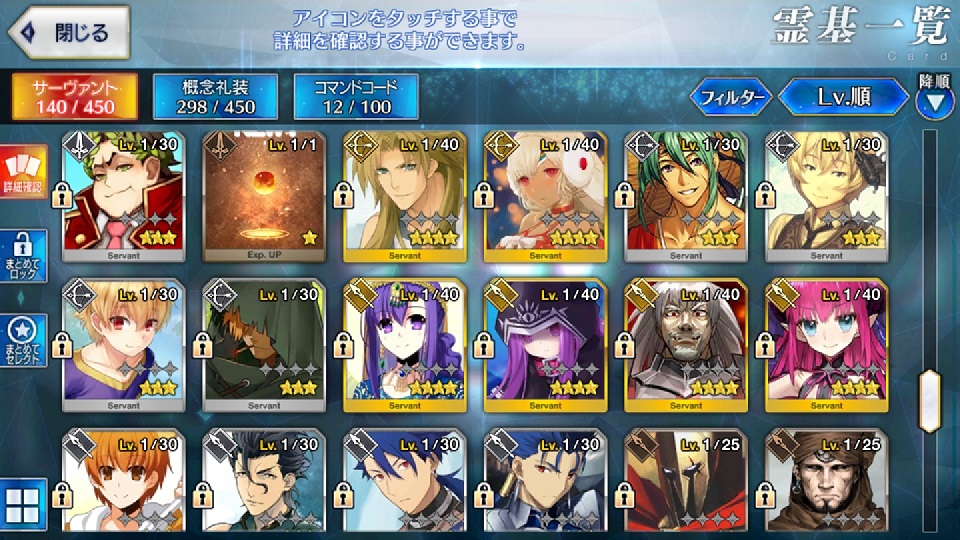This screenshot has width=960, height=540.
Task: Change sorting with the Lv.順 button
Action: coord(843,97)
